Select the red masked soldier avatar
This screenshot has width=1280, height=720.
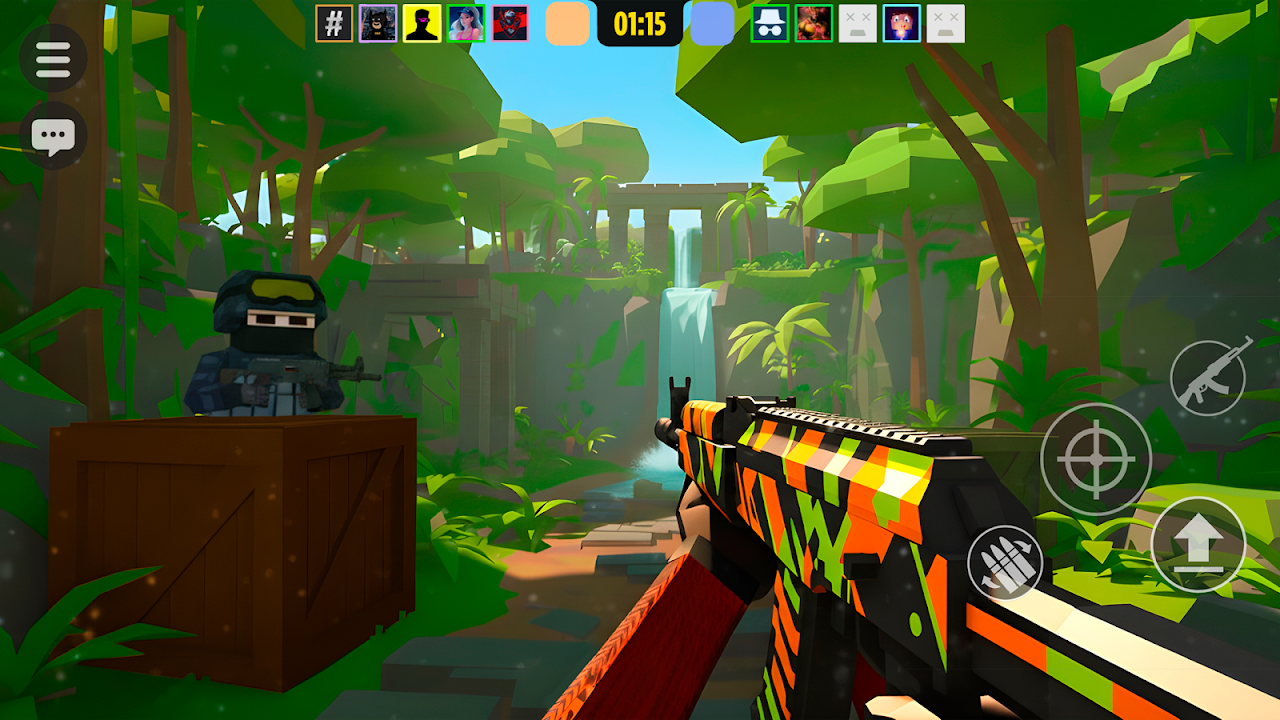pos(510,23)
